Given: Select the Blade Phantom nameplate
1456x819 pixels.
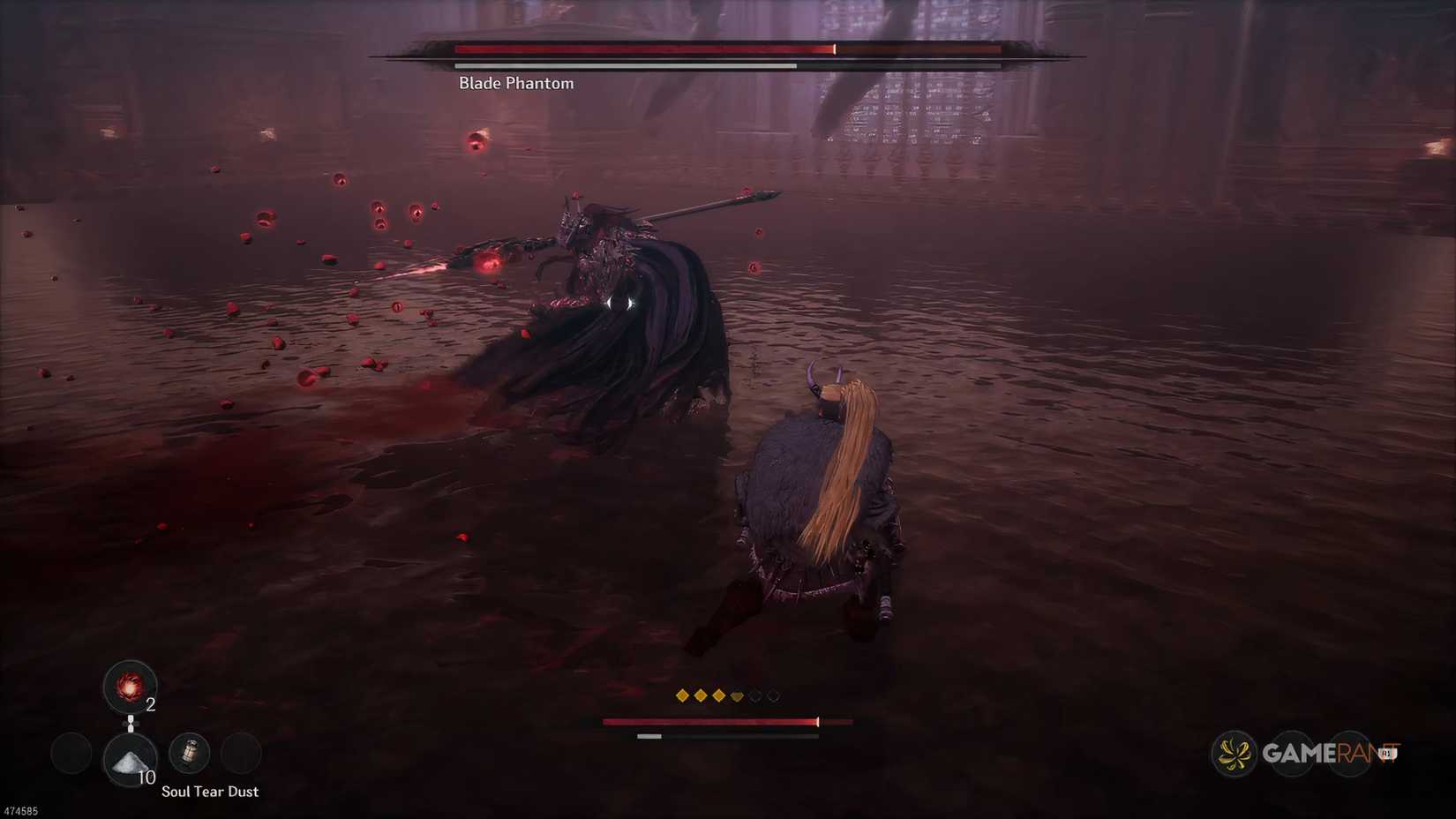Looking at the screenshot, I should tap(514, 82).
